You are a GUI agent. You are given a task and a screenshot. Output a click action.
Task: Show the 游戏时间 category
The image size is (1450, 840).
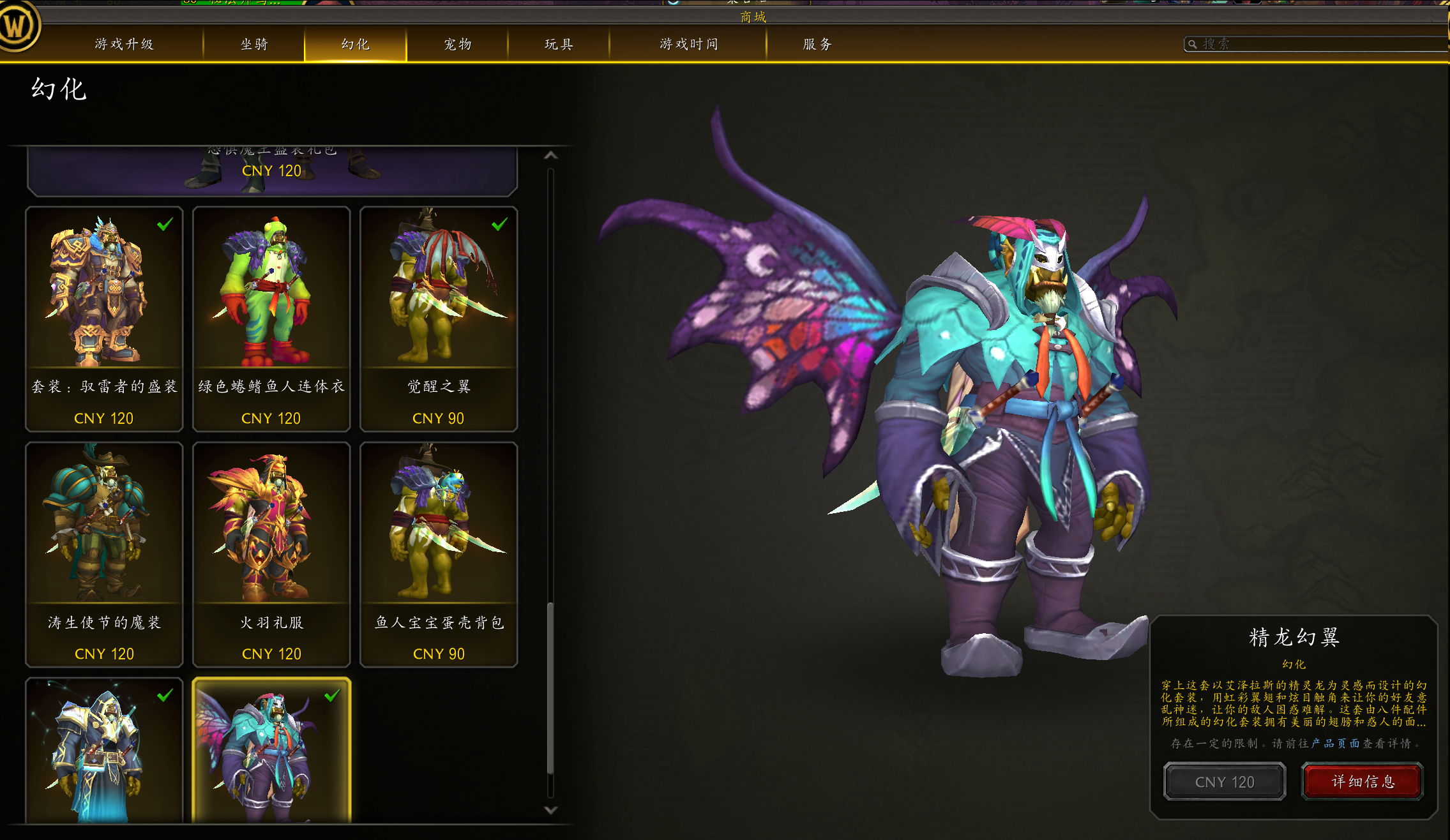689,44
